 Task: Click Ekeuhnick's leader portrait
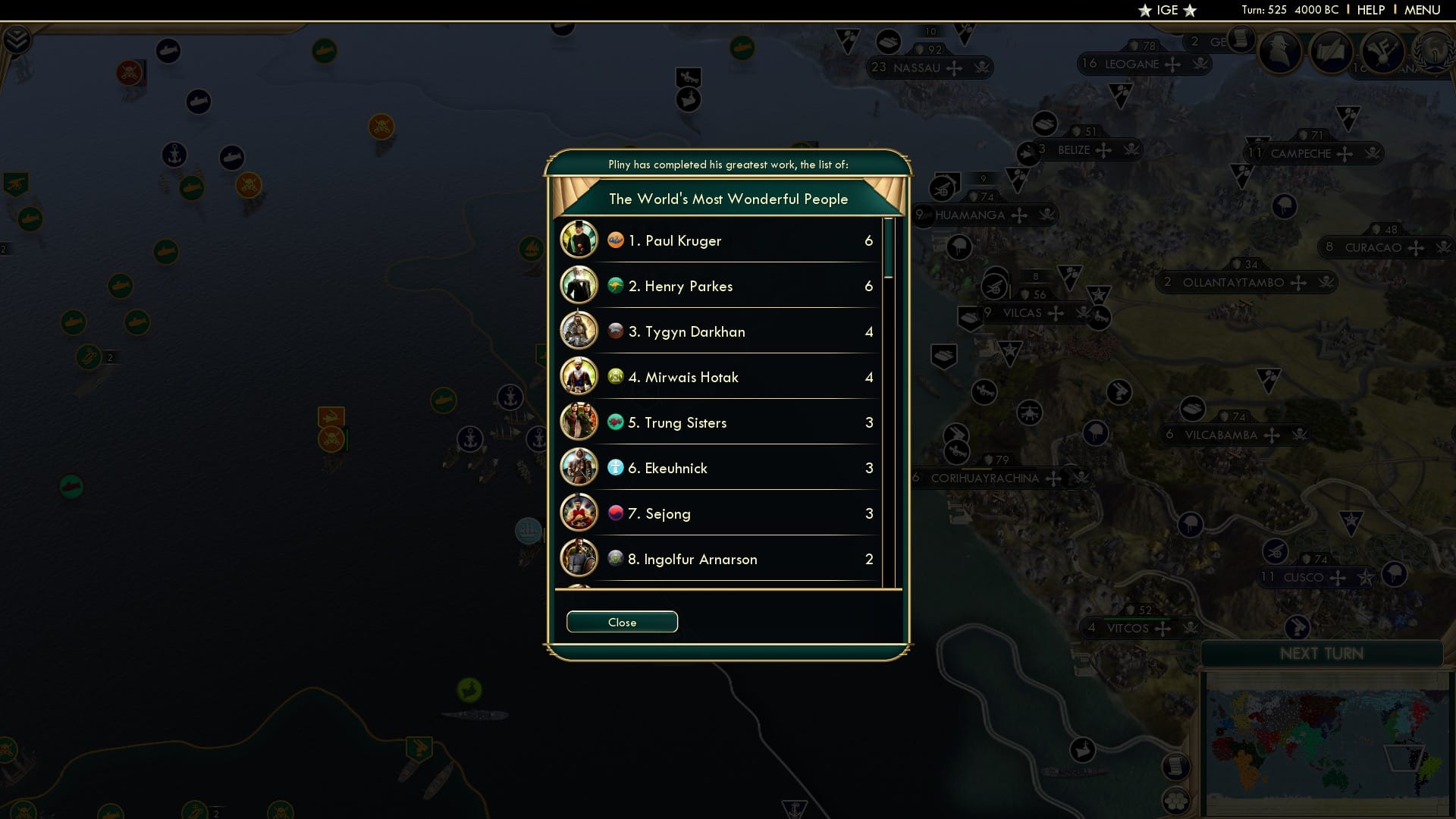579,467
